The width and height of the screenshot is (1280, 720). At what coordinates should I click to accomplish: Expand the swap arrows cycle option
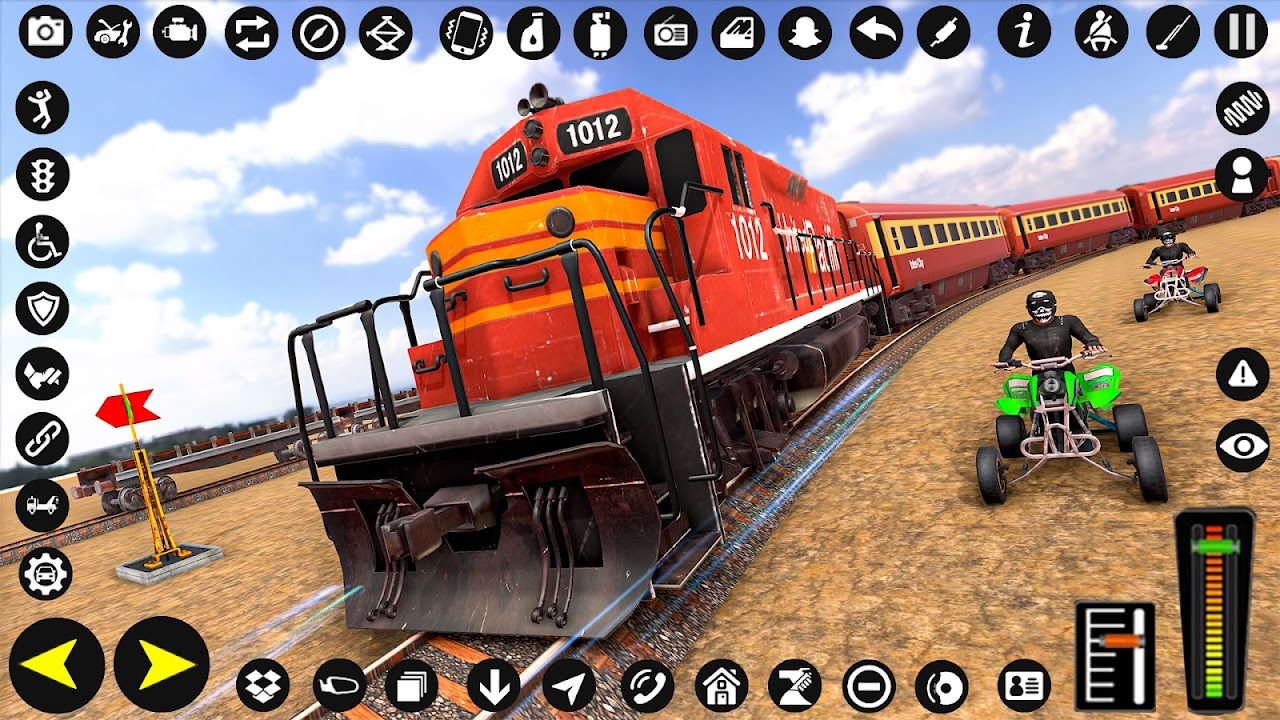pos(253,32)
